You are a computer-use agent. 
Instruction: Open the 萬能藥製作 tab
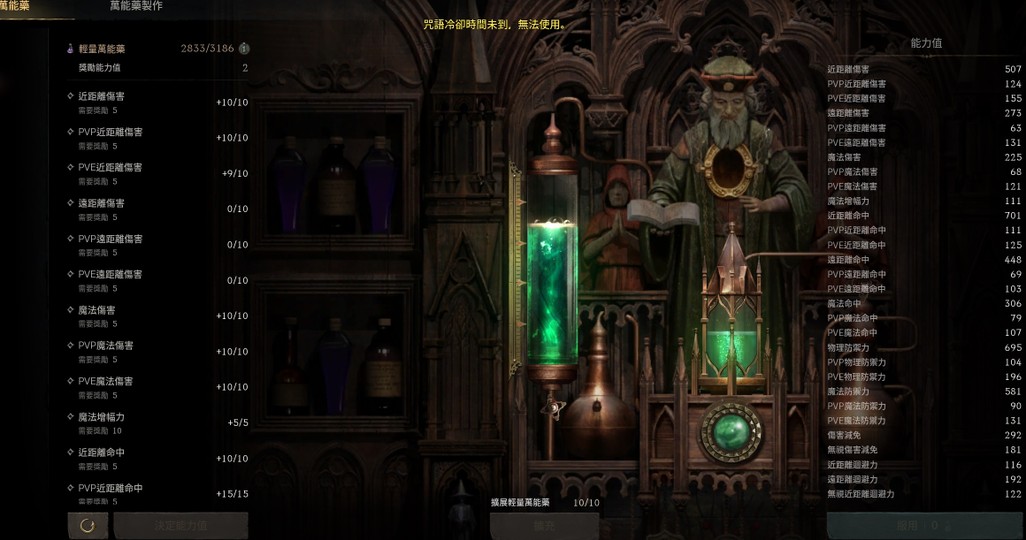point(136,6)
